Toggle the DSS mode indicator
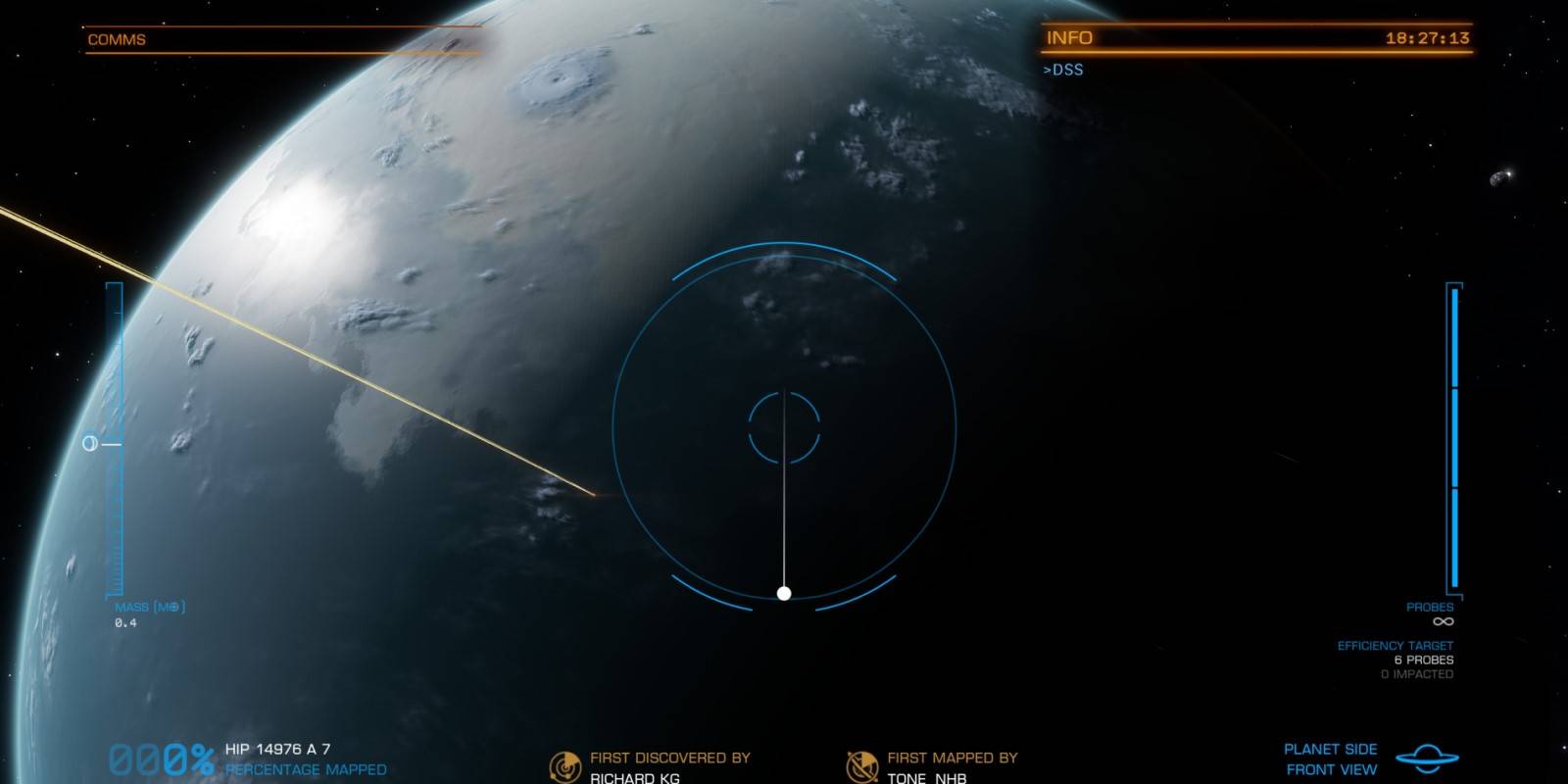The height and width of the screenshot is (784, 1568). tap(1063, 70)
